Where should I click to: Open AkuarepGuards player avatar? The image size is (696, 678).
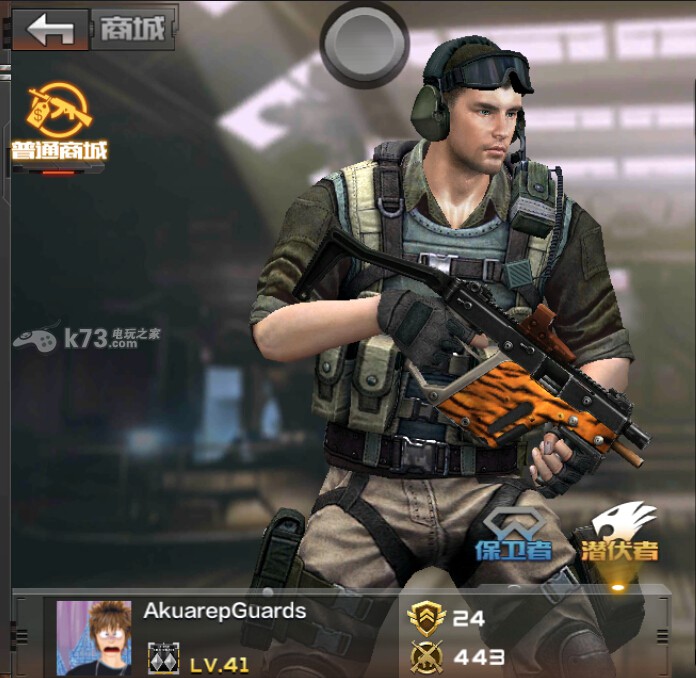coord(94,637)
